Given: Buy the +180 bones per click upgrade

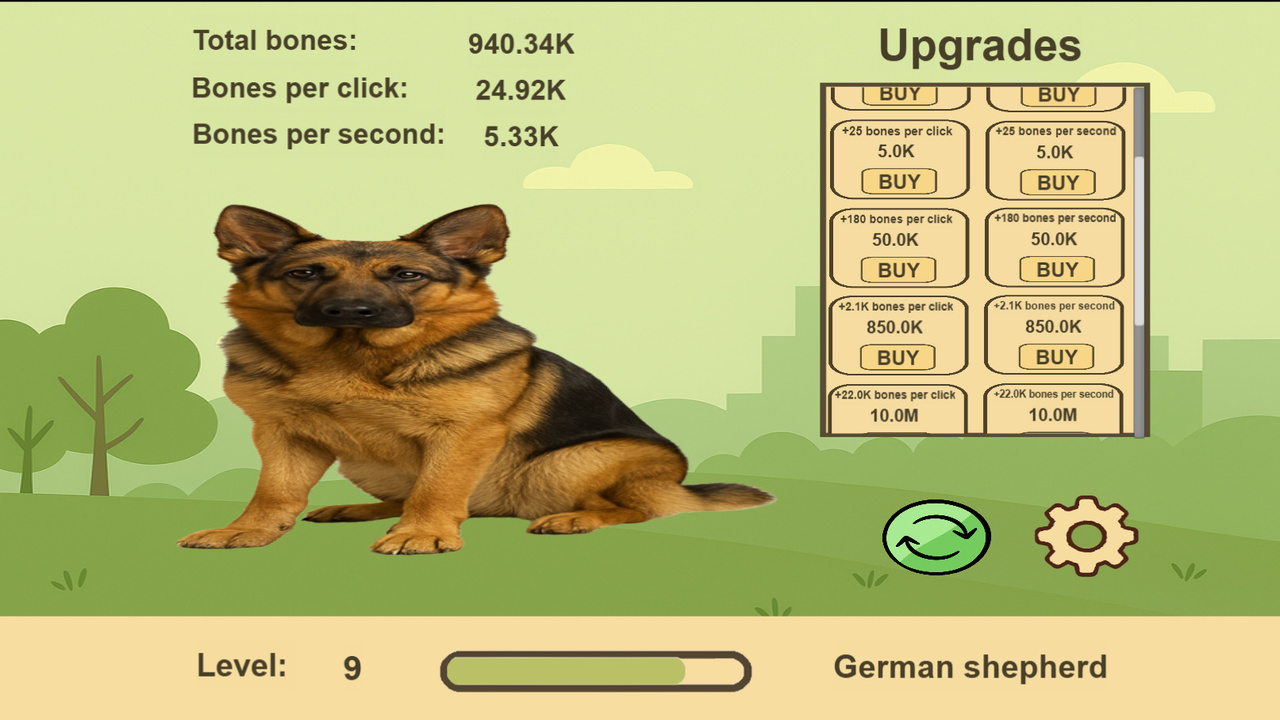Looking at the screenshot, I should pyautogui.click(x=898, y=270).
